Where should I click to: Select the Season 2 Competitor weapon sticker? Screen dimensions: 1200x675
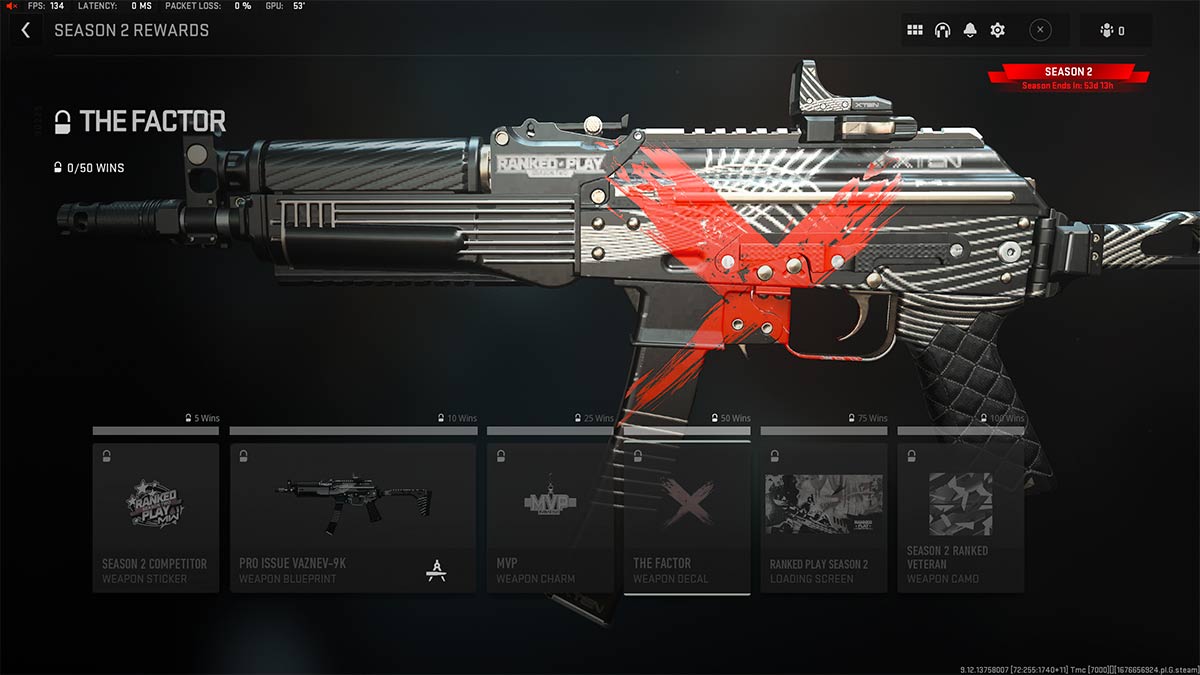155,518
